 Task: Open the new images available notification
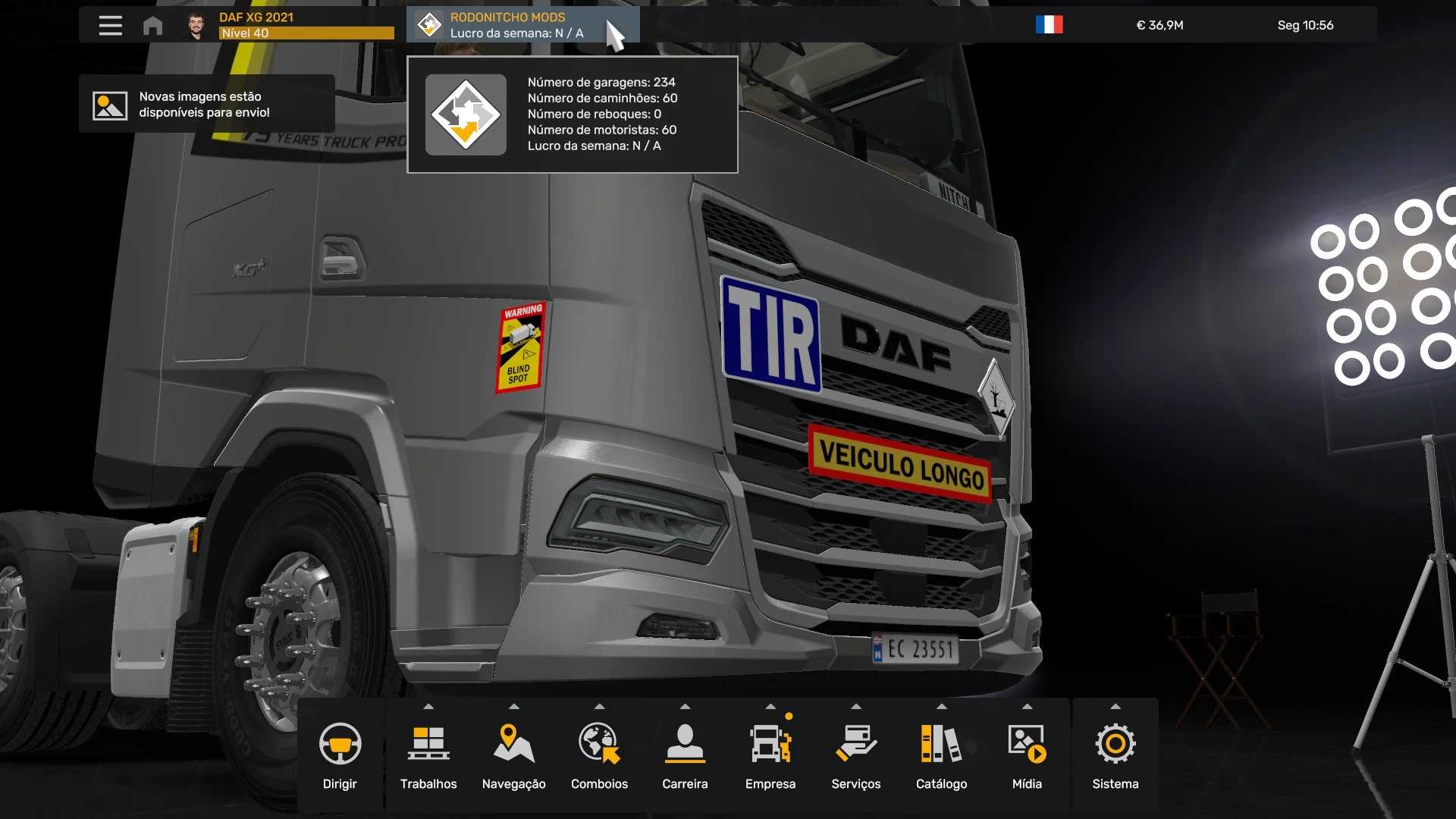pyautogui.click(x=206, y=104)
